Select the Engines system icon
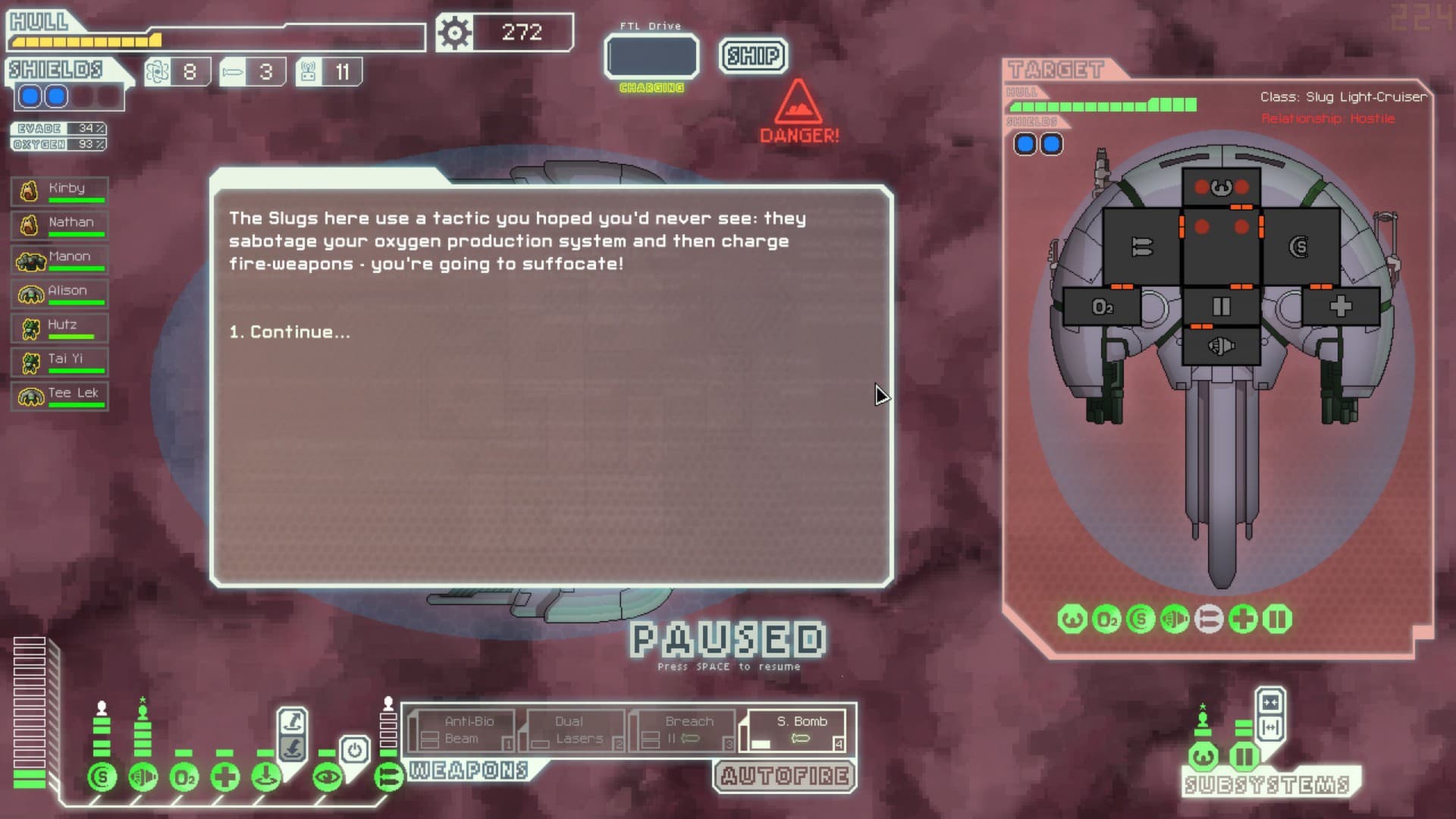The width and height of the screenshot is (1456, 819). [143, 776]
